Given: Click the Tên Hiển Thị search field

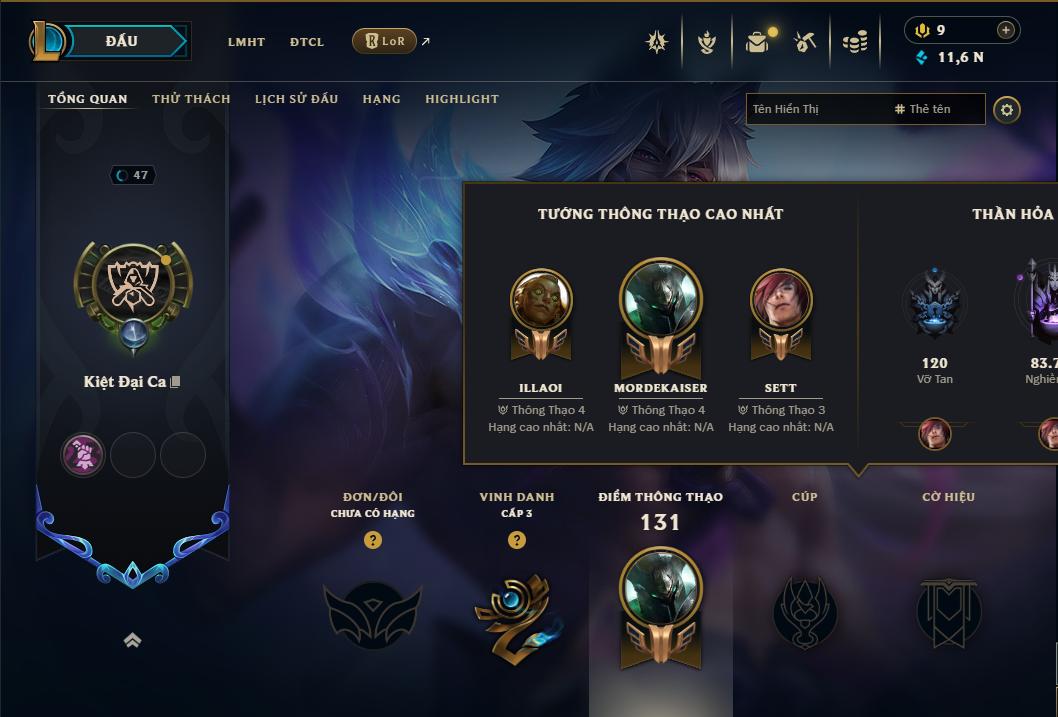Looking at the screenshot, I should point(815,109).
